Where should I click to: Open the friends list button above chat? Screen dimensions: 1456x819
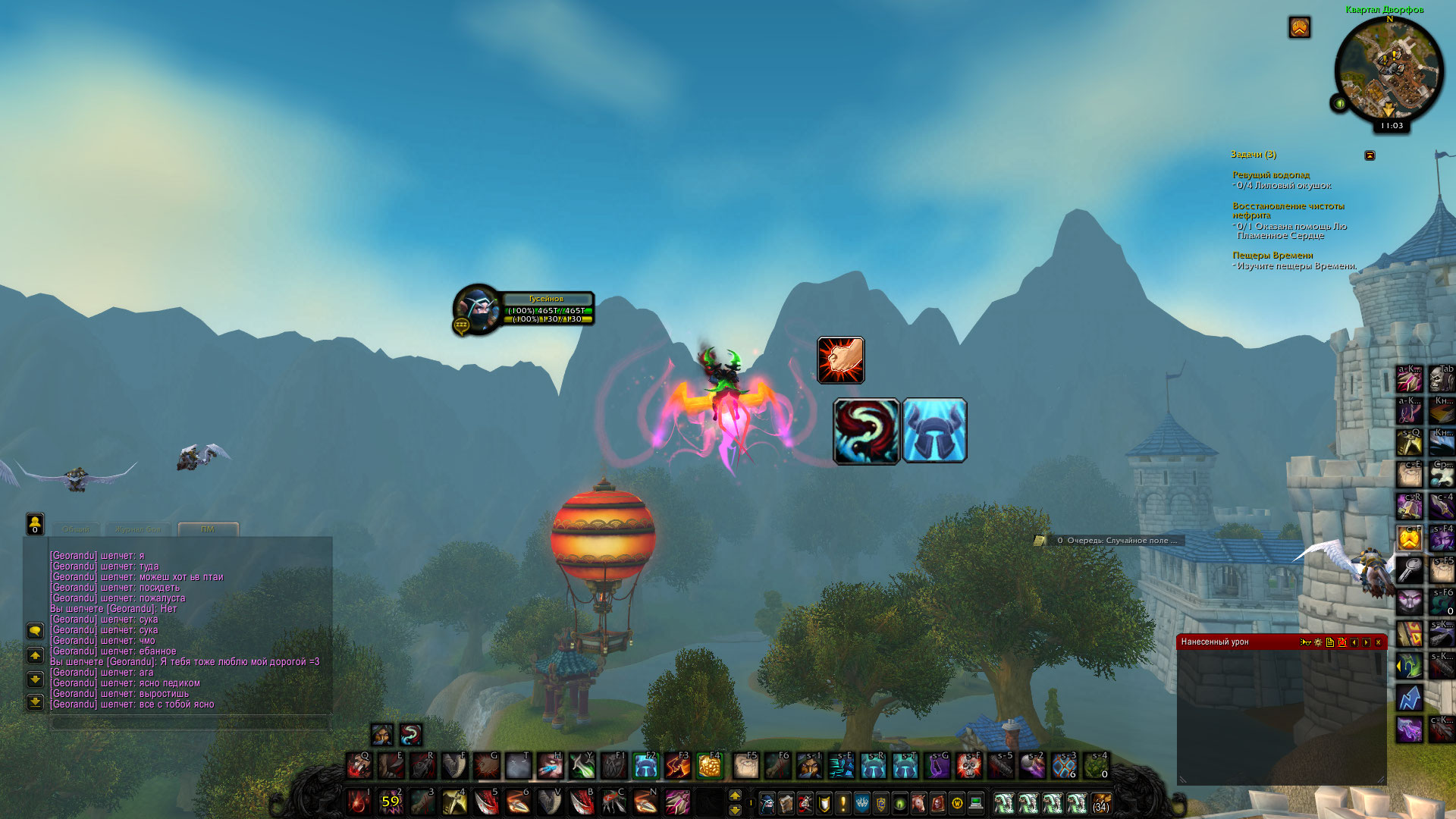(x=35, y=522)
